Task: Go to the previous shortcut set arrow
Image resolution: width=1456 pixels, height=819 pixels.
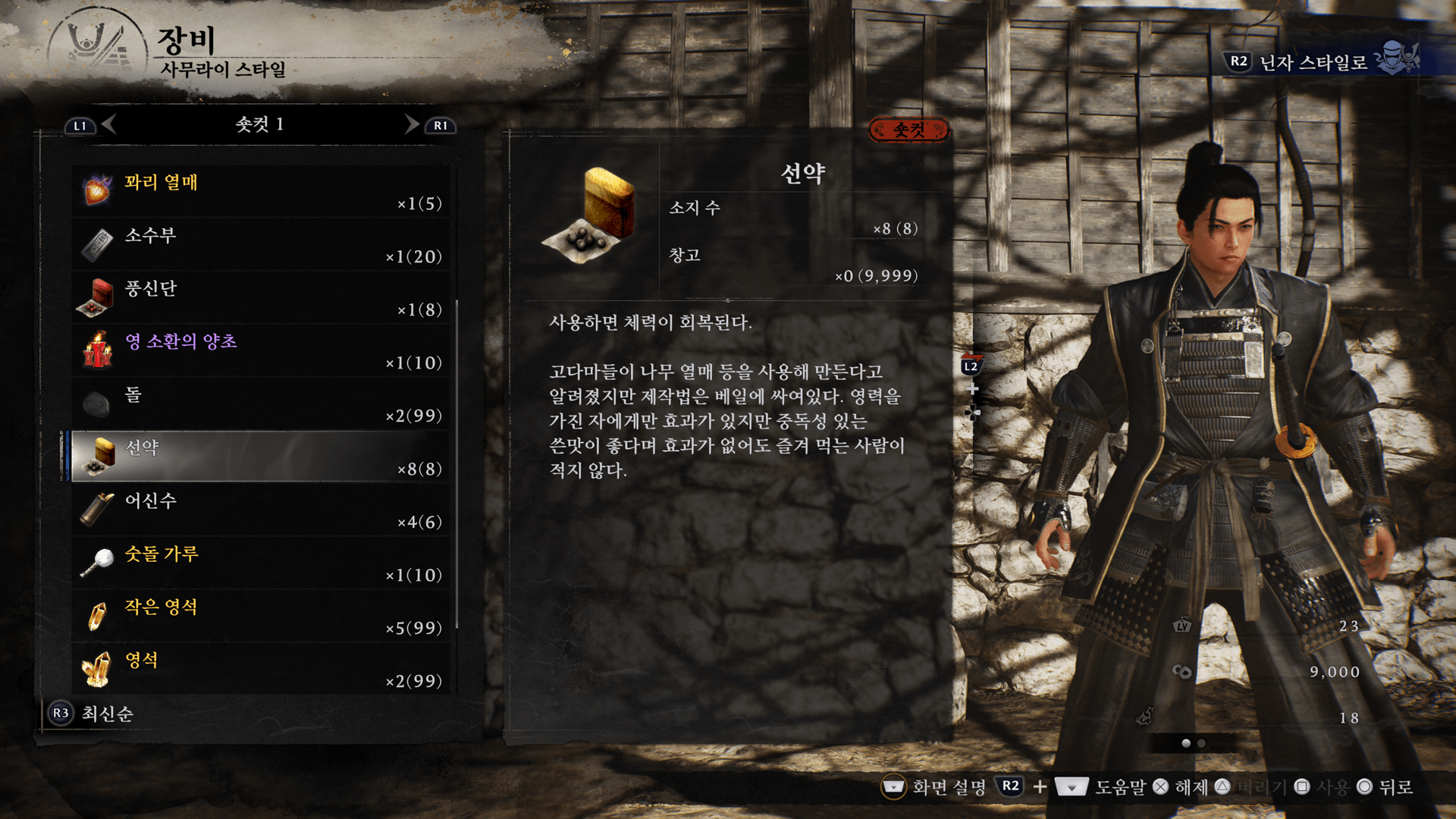Action: [109, 124]
